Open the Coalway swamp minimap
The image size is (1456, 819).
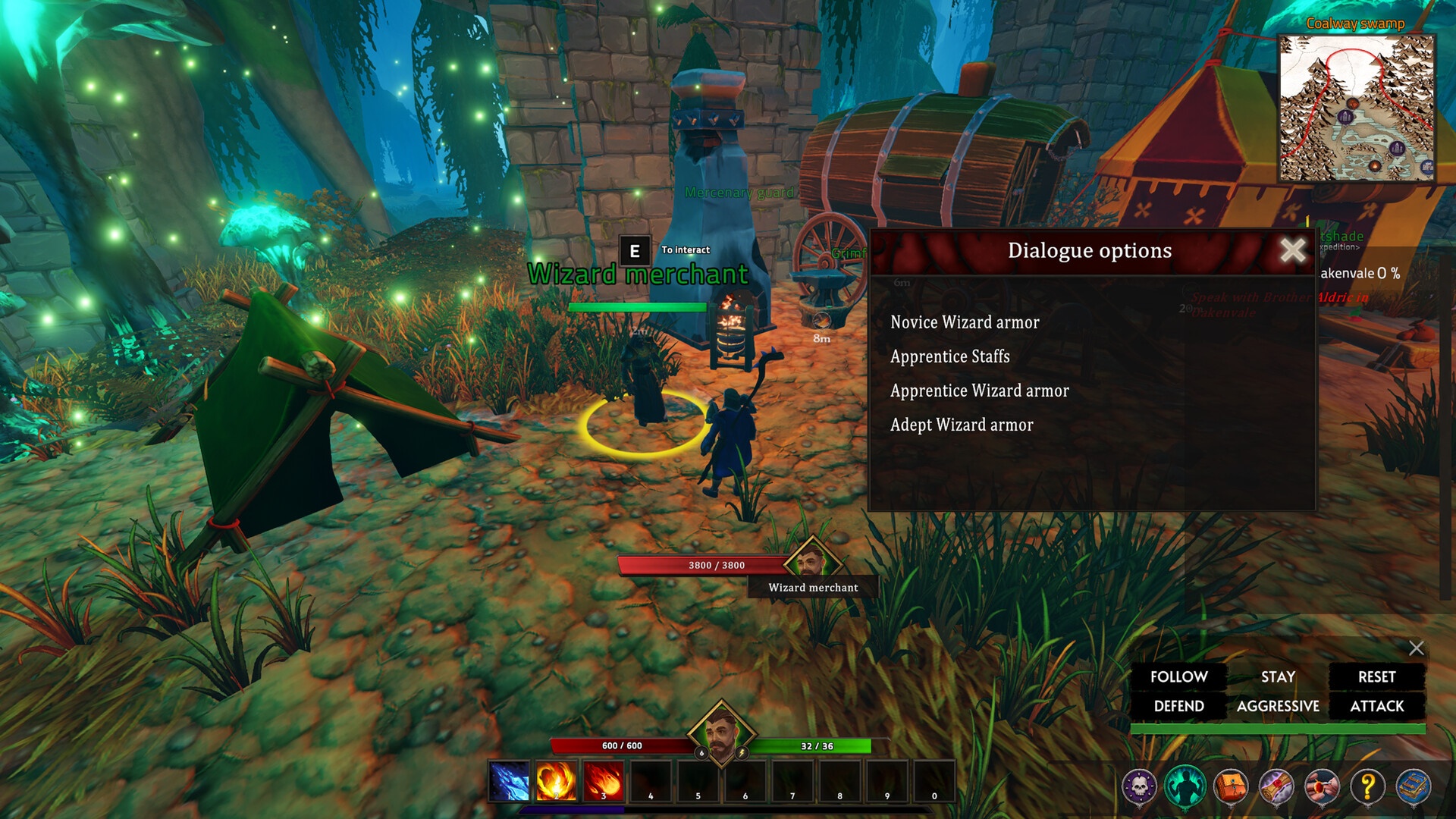point(1356,108)
